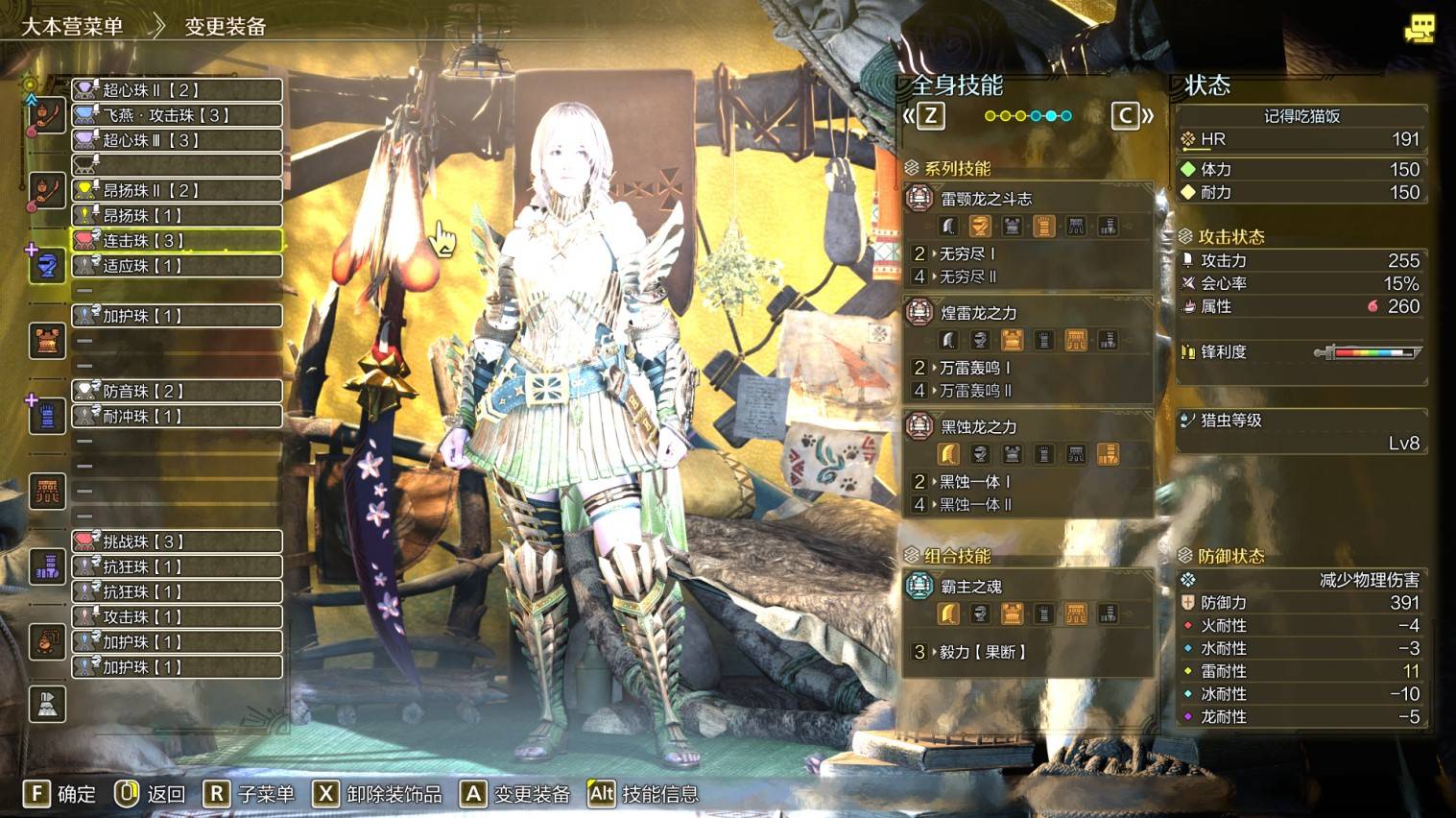1456x818 pixels.
Task: Select the 超心珠Ⅲ【3】 decoration row
Action: pos(178,140)
